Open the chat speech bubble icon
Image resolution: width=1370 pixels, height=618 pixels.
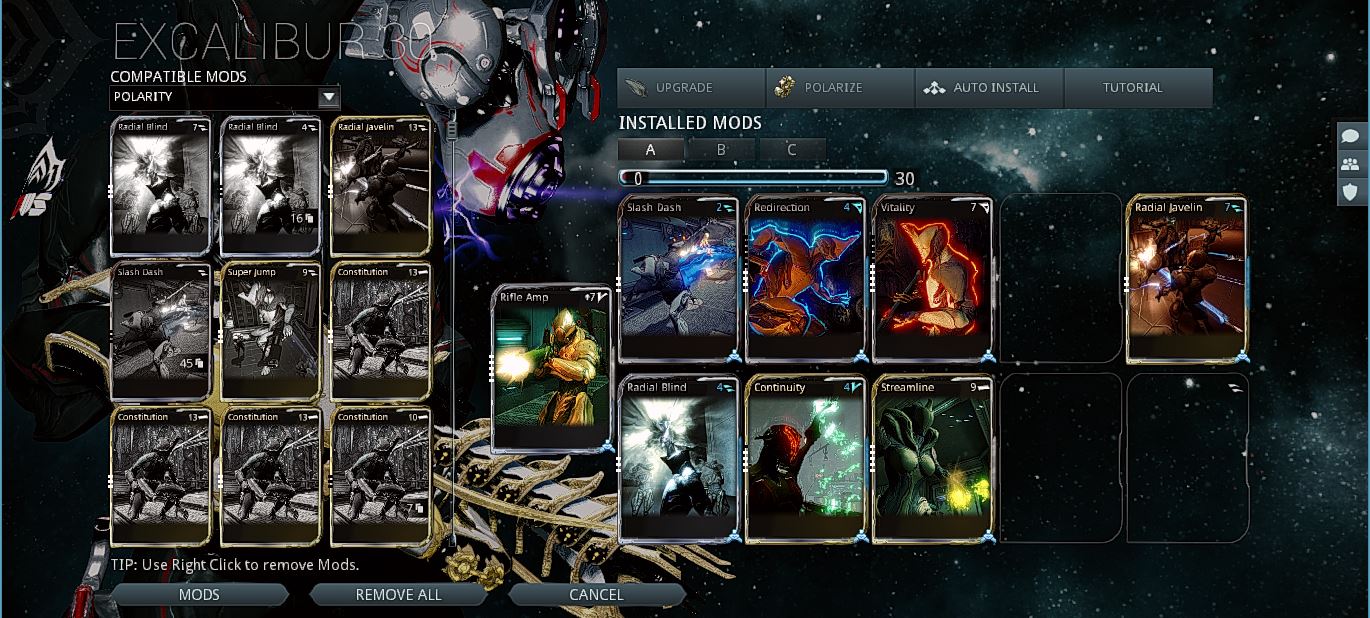click(1351, 137)
